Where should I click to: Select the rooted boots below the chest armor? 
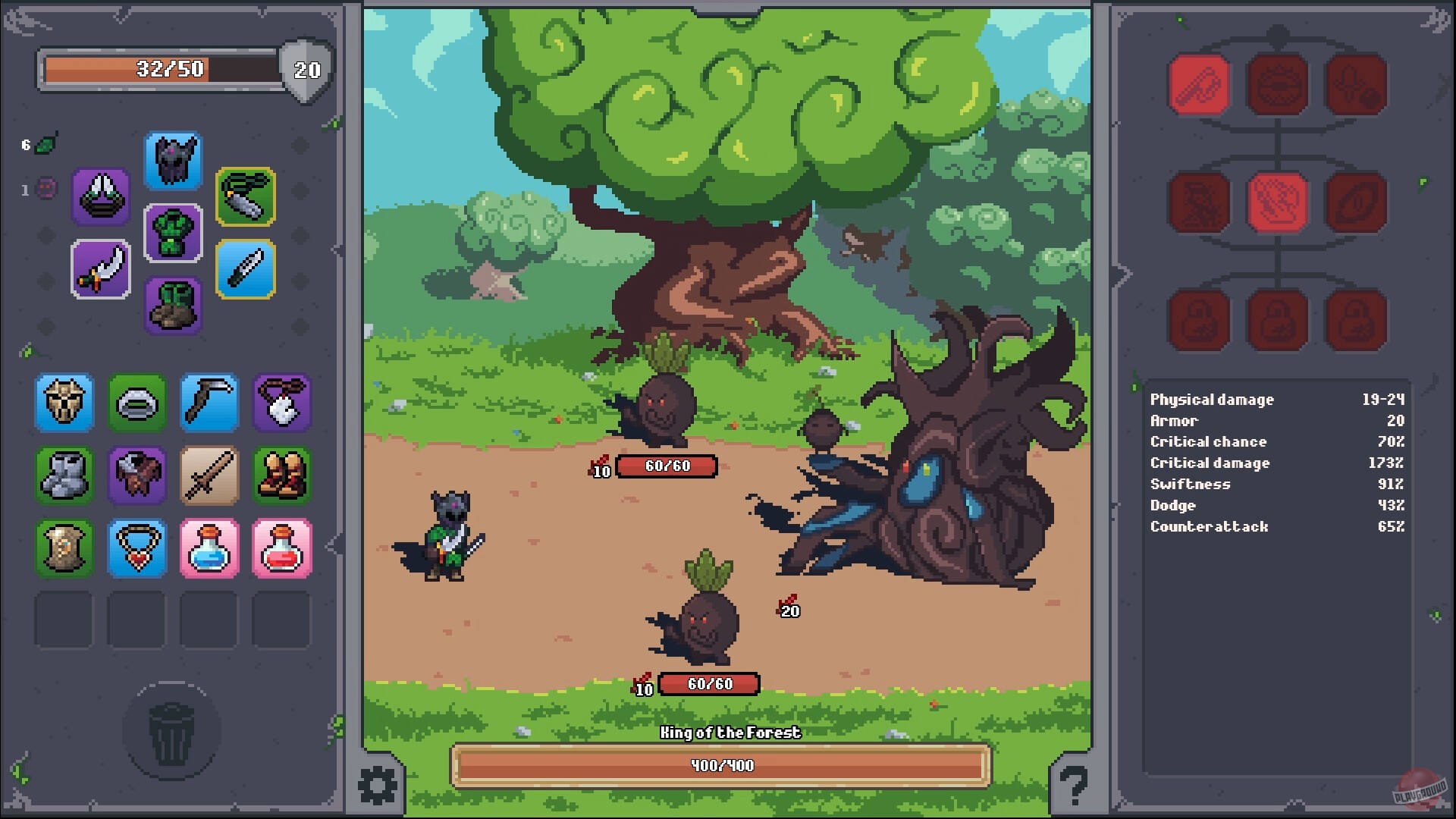click(x=173, y=303)
